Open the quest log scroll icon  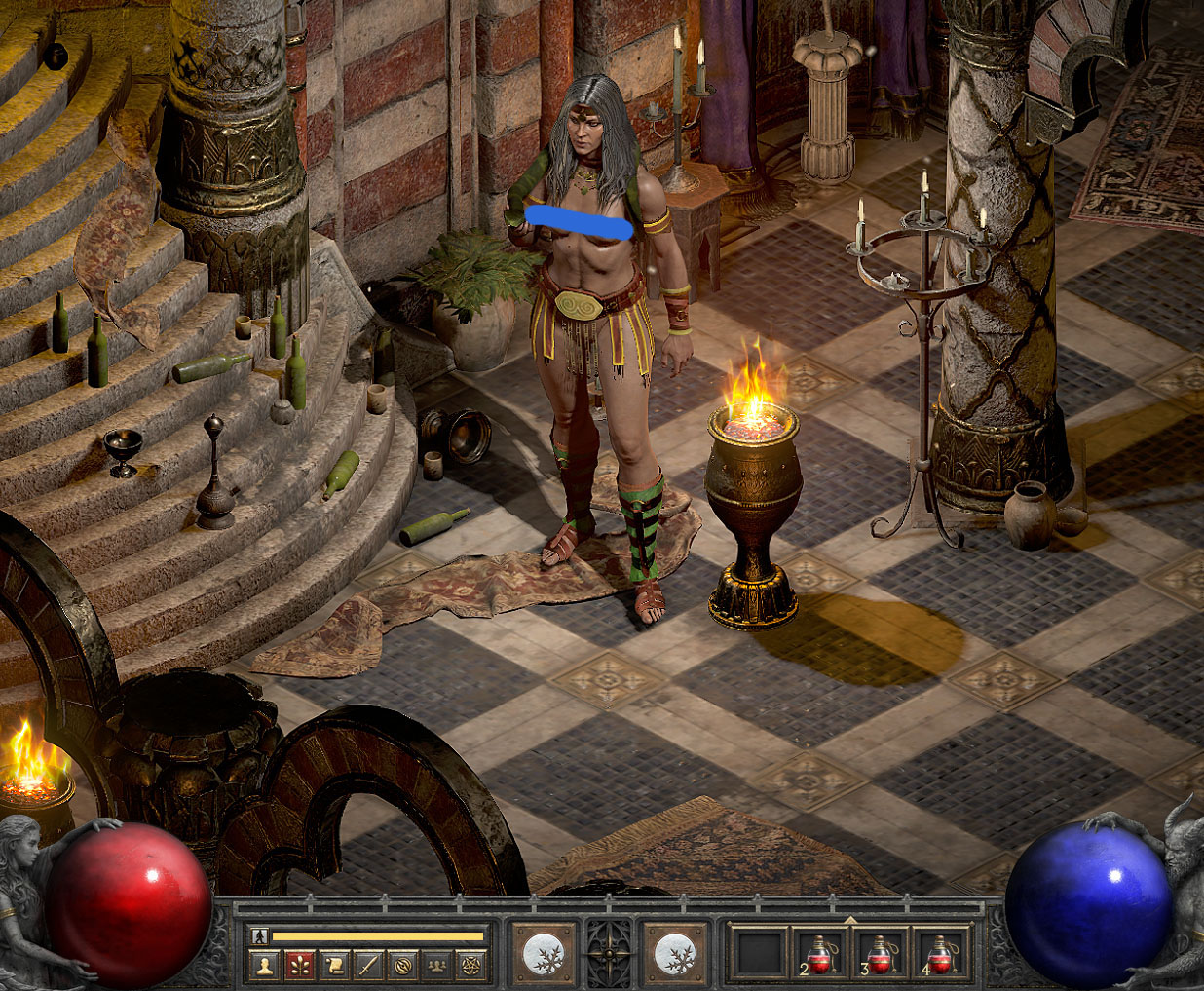[333, 965]
